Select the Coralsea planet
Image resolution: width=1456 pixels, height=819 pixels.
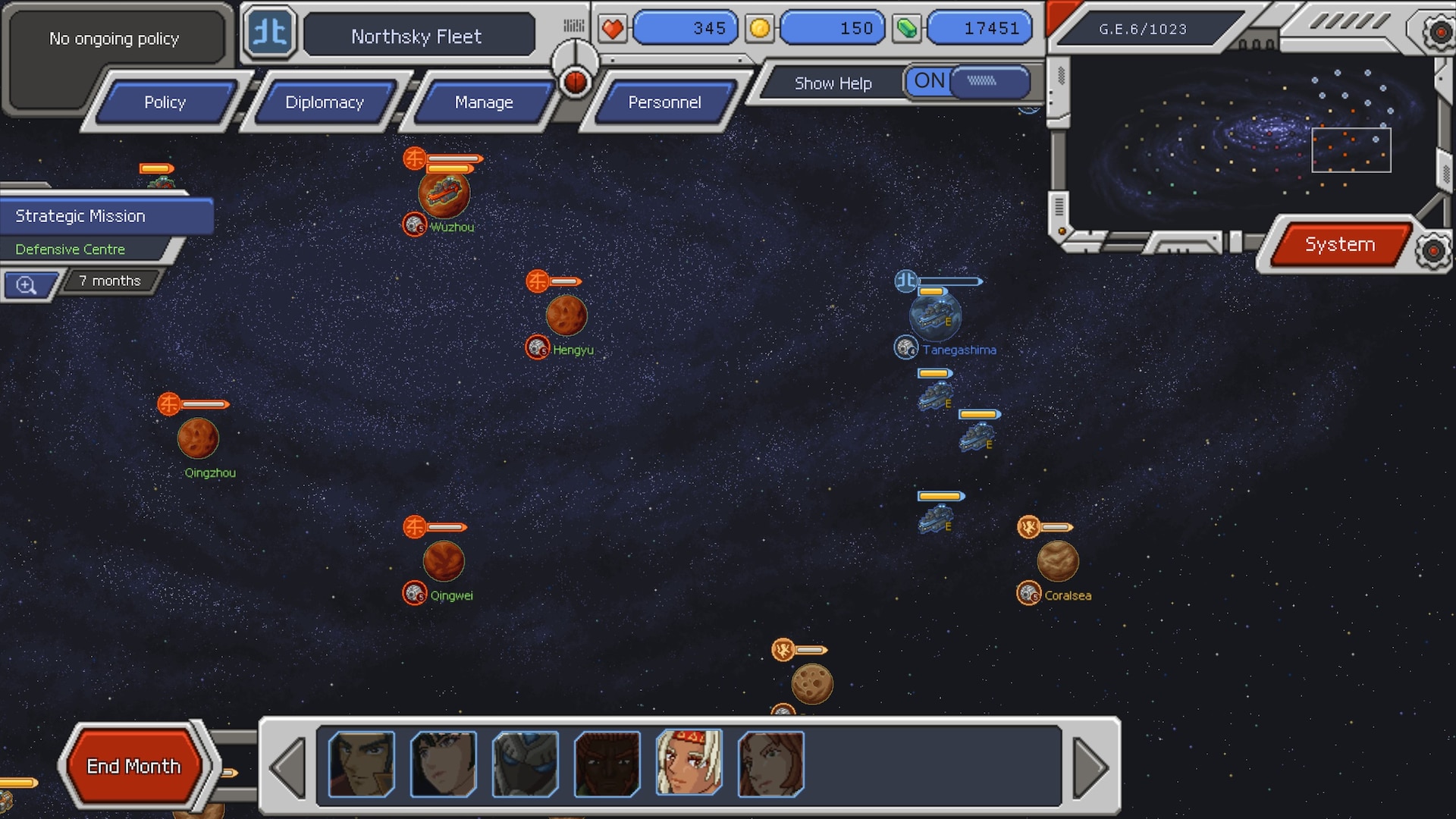(1057, 561)
